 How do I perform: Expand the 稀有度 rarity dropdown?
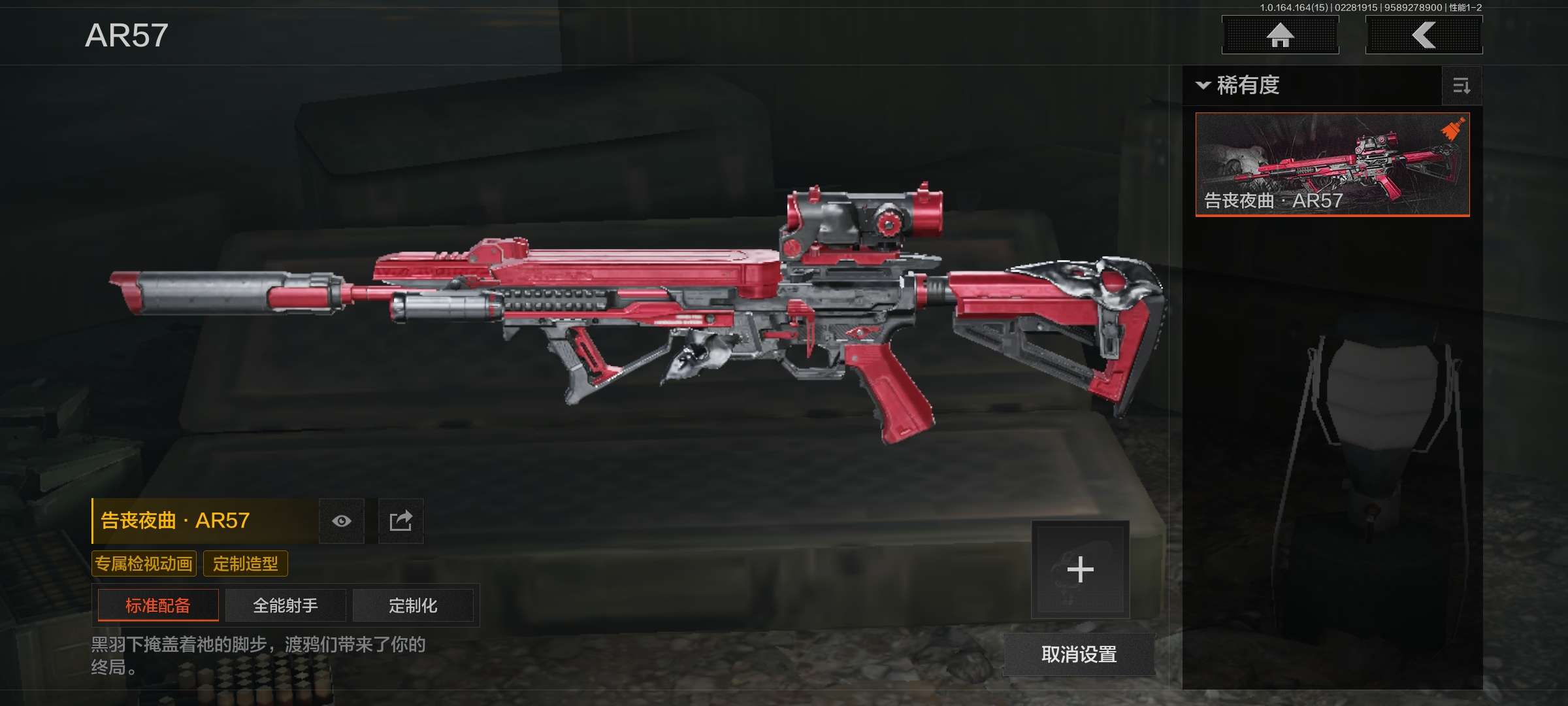[x=1238, y=86]
